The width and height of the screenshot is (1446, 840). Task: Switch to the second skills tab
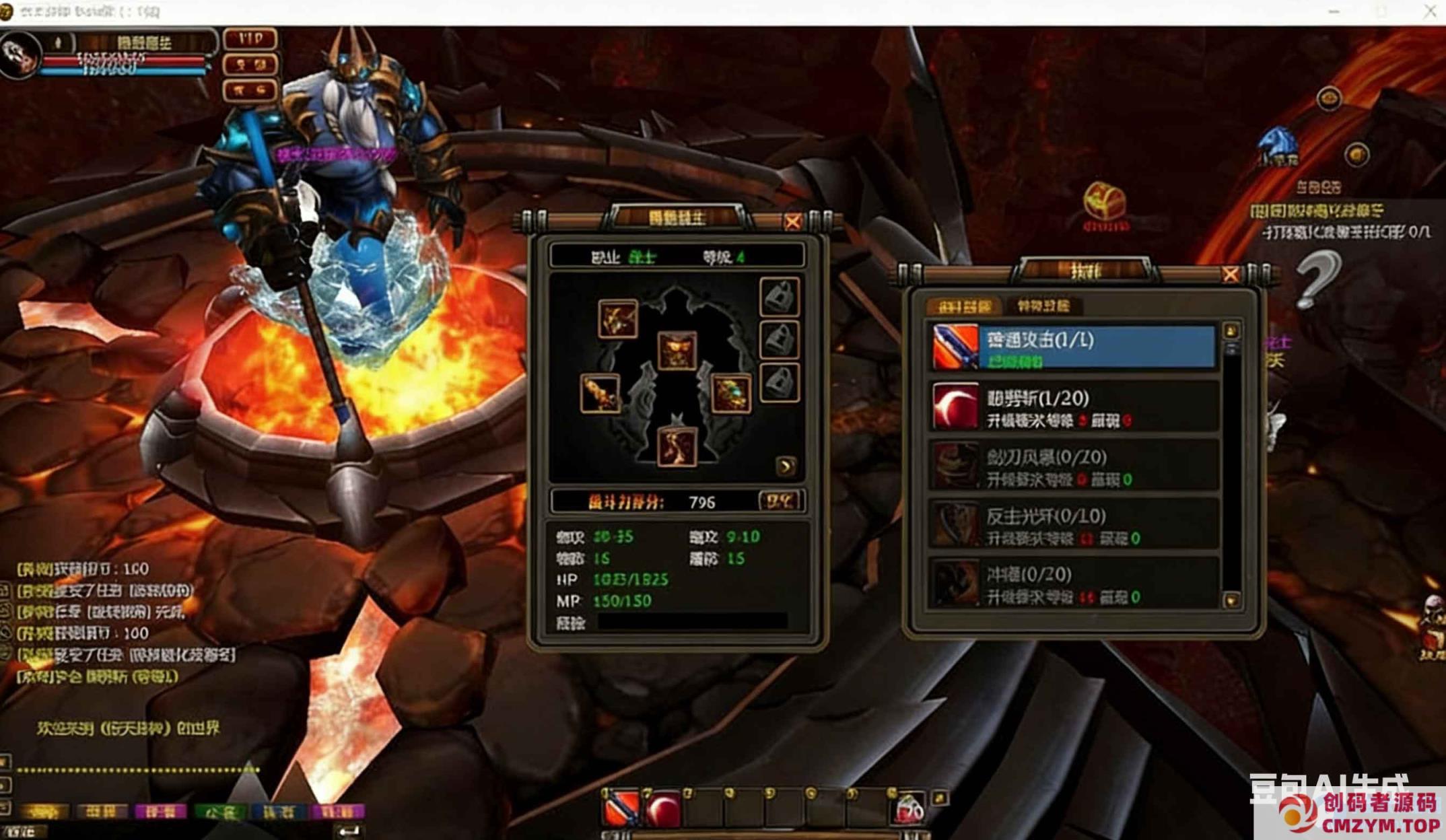click(x=1043, y=307)
